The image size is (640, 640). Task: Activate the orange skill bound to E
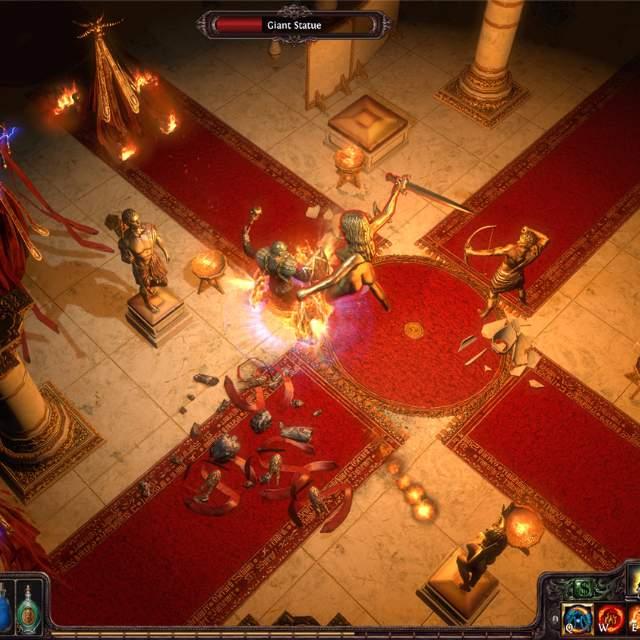(634, 619)
